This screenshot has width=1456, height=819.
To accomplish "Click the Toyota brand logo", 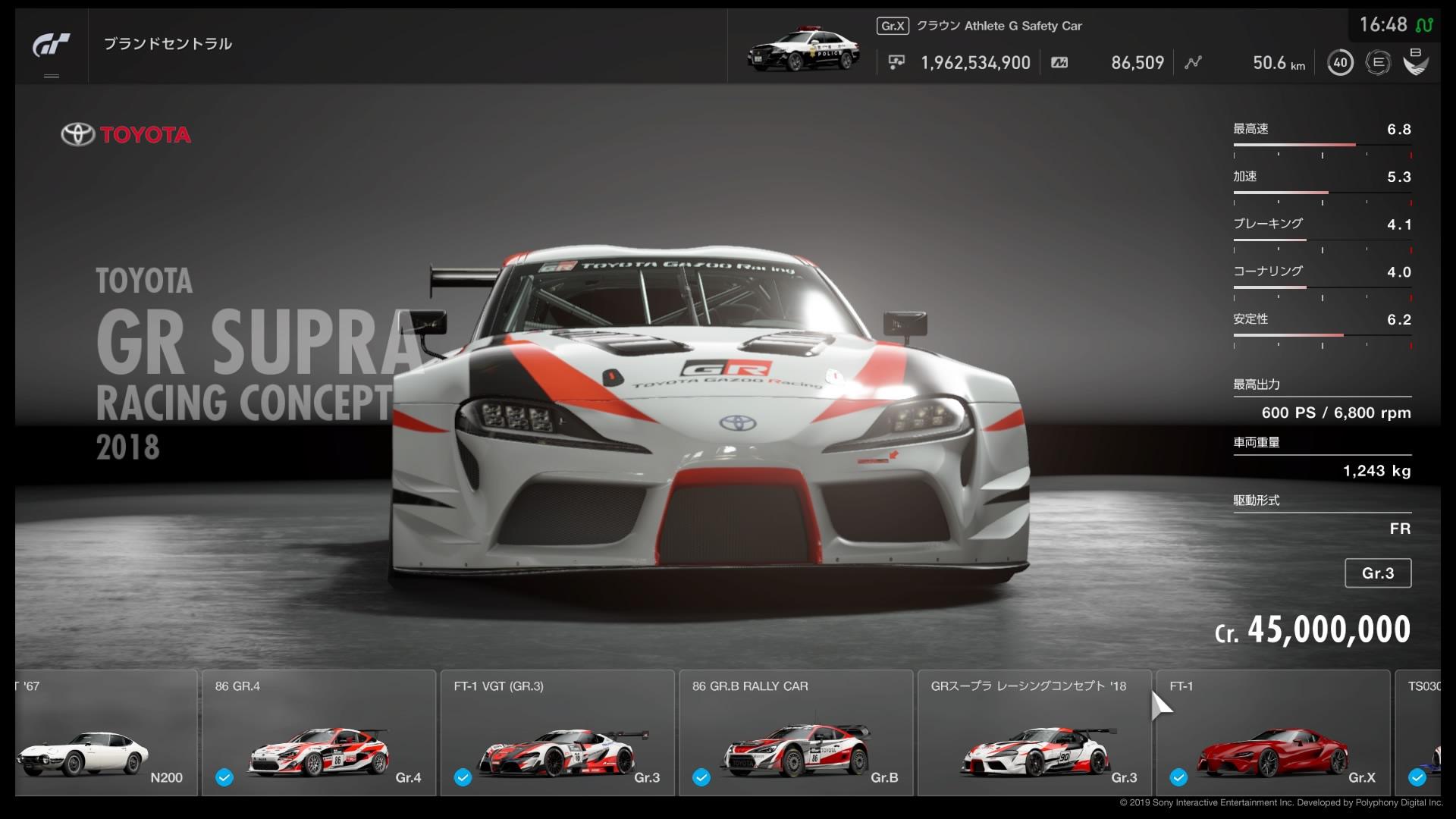I will (126, 135).
